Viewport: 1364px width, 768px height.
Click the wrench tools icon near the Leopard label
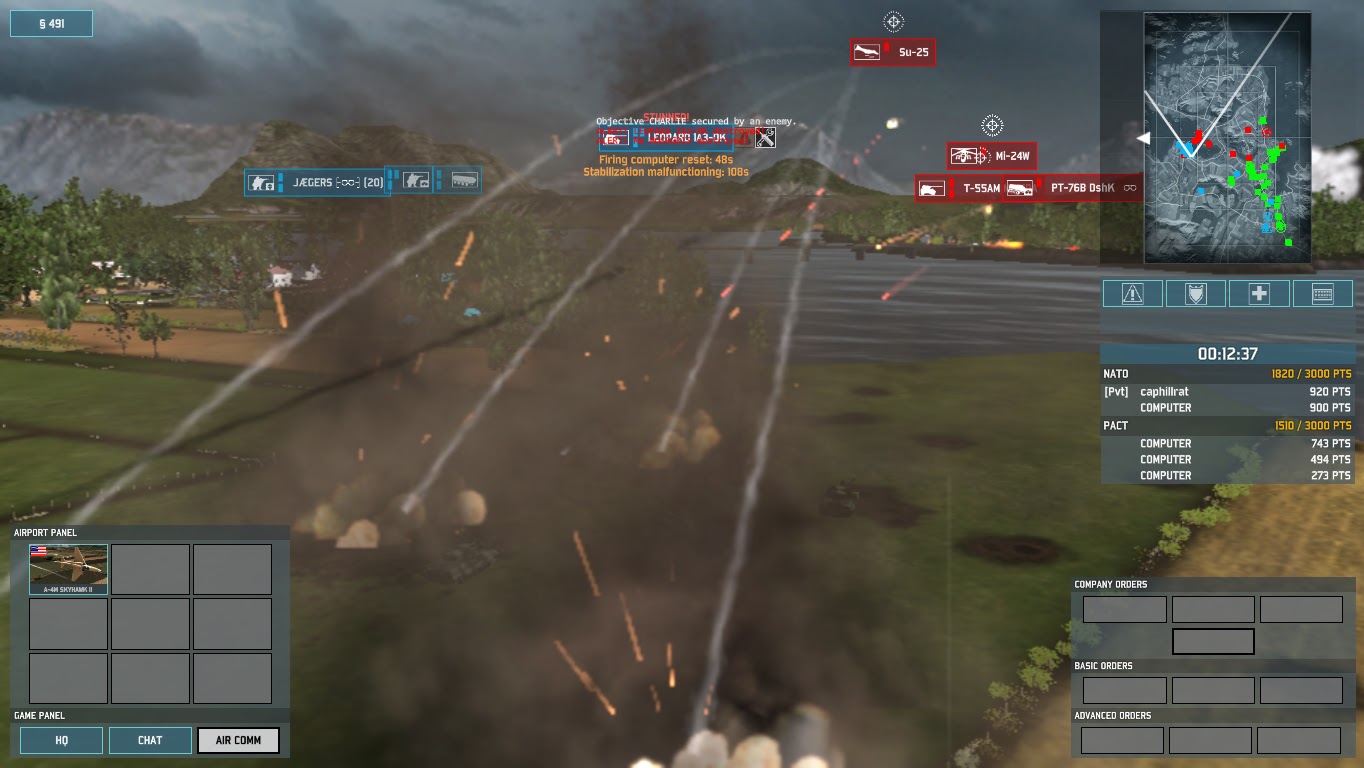coord(763,138)
